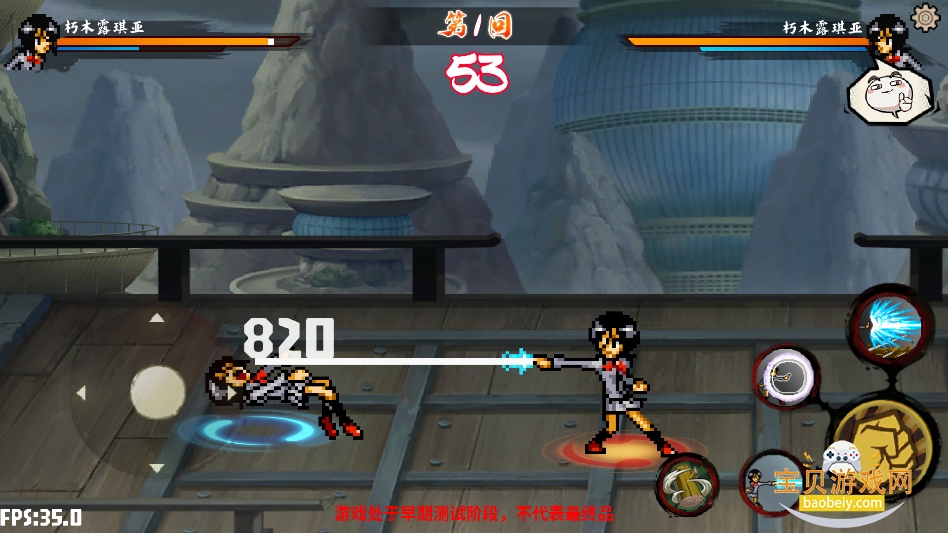The image size is (948, 533).
Task: Activate the blue energy burst skill
Action: pyautogui.click(x=887, y=327)
